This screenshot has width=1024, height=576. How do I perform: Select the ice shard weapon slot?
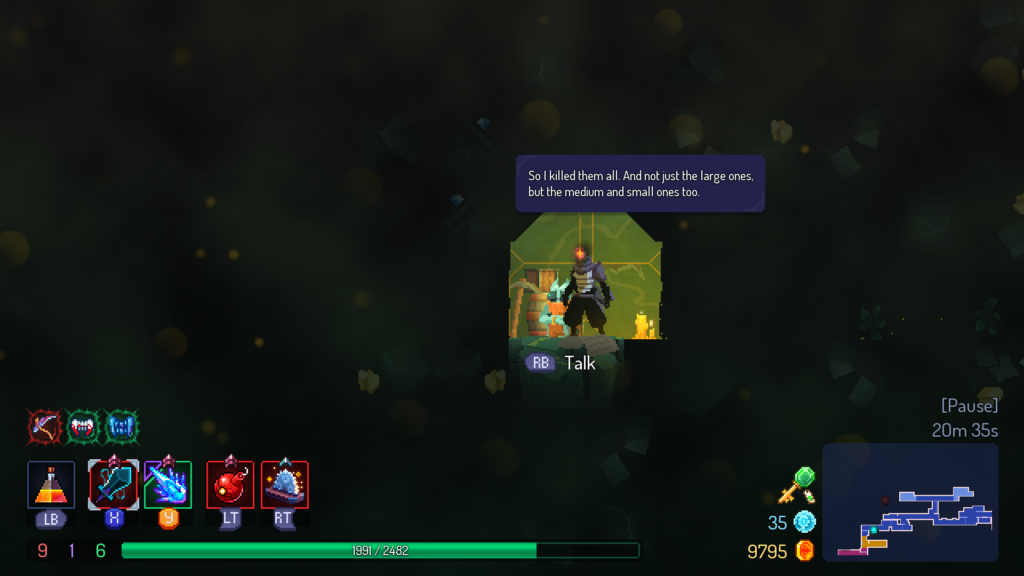[x=167, y=485]
